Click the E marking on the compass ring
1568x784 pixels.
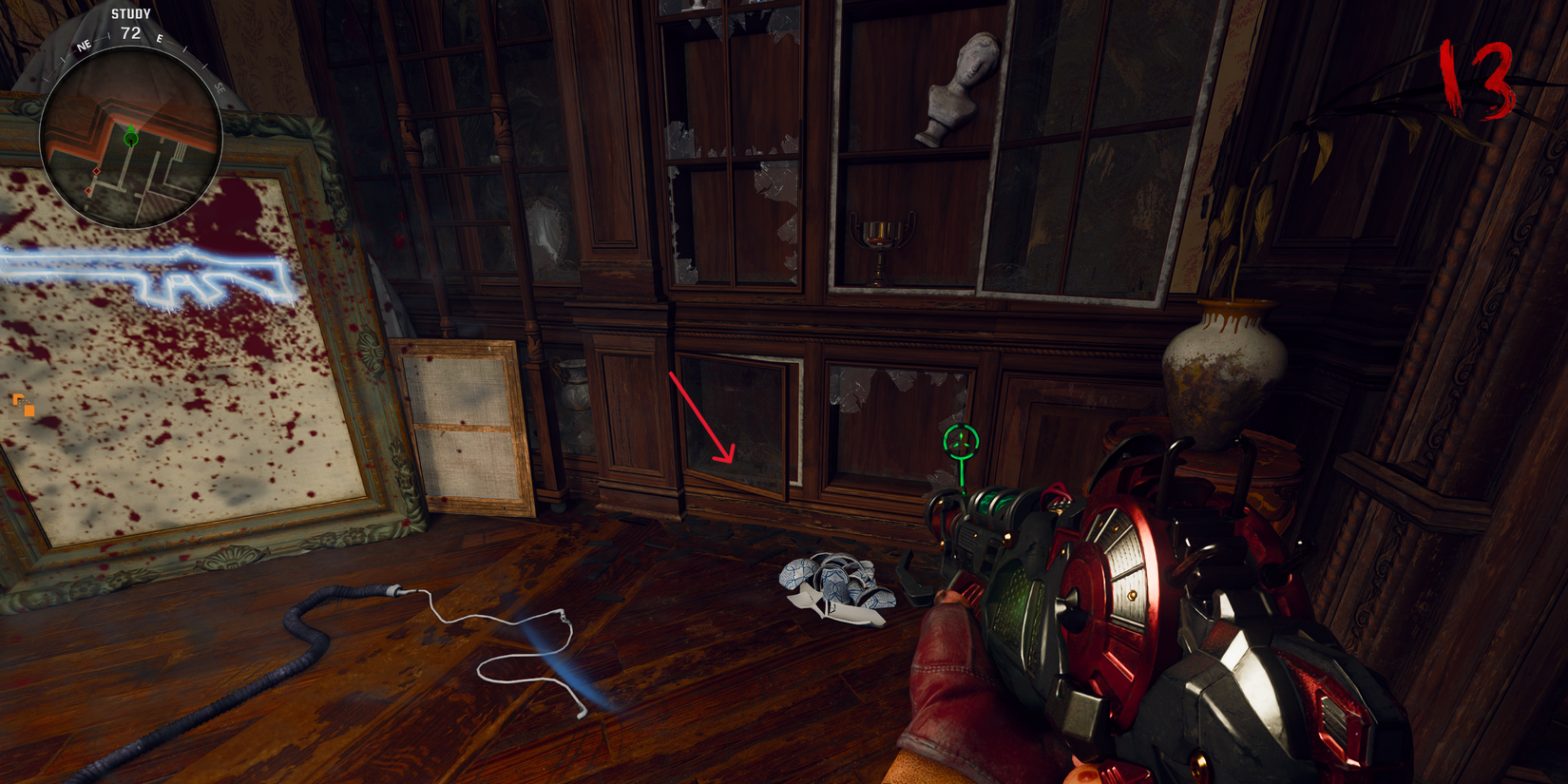click(x=160, y=39)
